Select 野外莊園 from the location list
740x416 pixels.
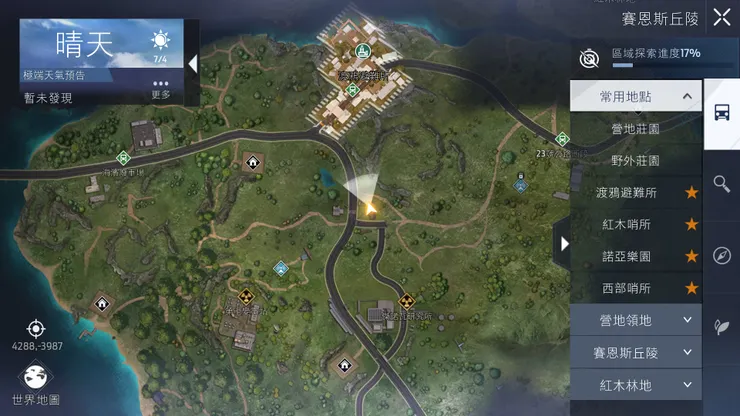[x=635, y=160]
